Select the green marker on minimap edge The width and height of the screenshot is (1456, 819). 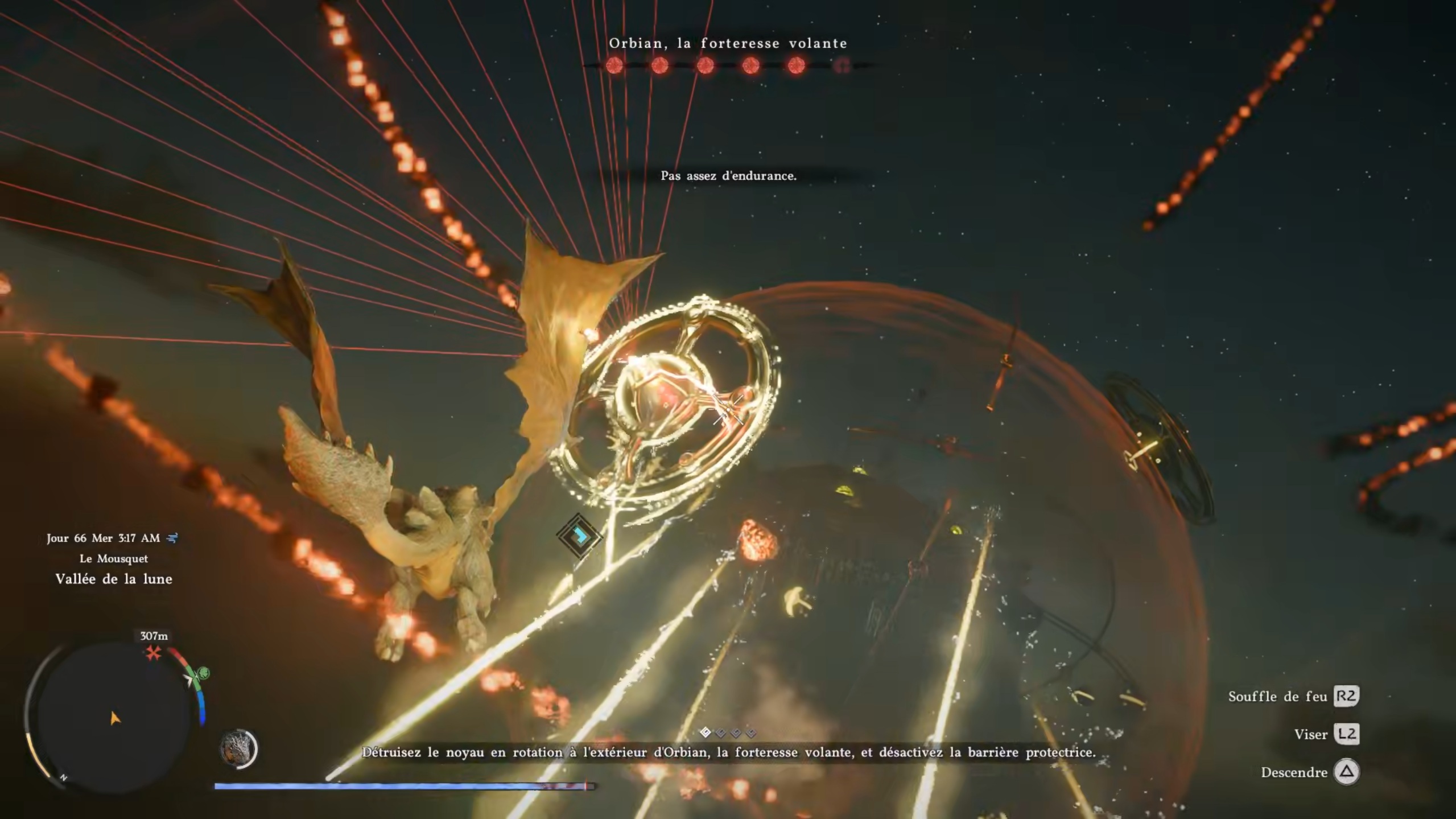[204, 674]
